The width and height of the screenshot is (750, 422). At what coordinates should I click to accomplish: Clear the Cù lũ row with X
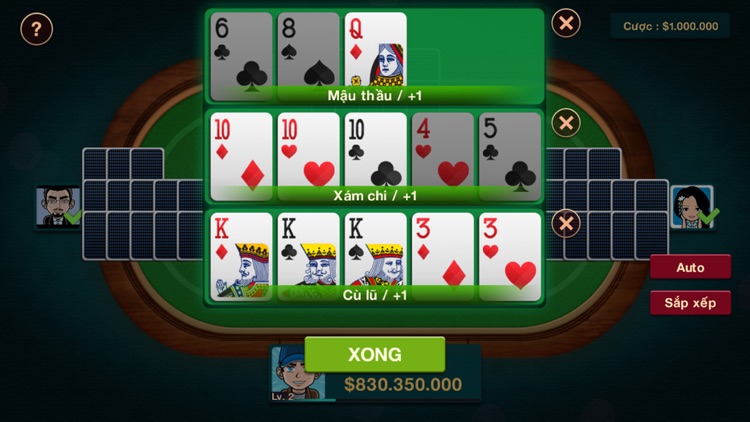pos(566,222)
